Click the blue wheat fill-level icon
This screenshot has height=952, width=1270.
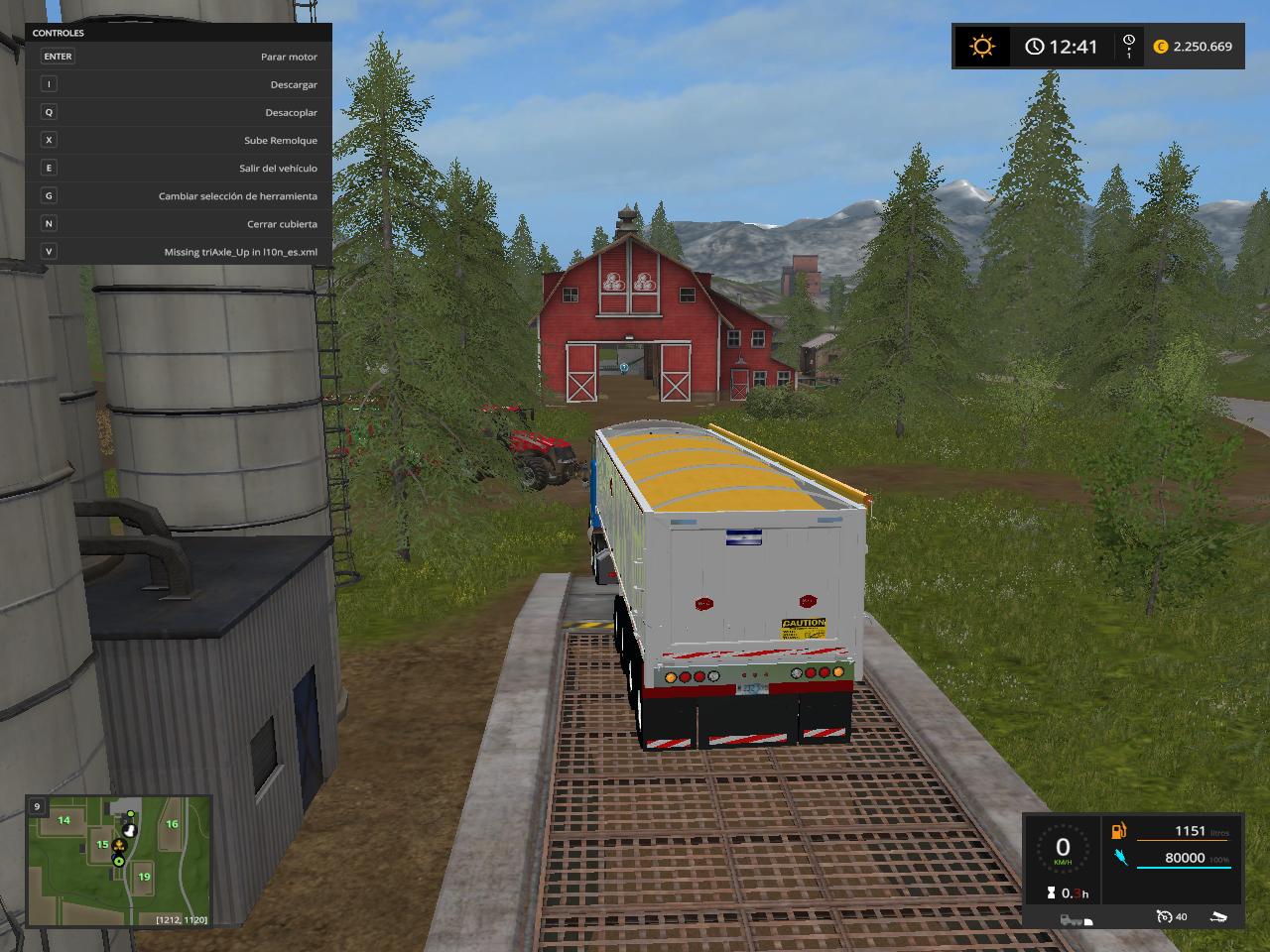(x=1119, y=858)
